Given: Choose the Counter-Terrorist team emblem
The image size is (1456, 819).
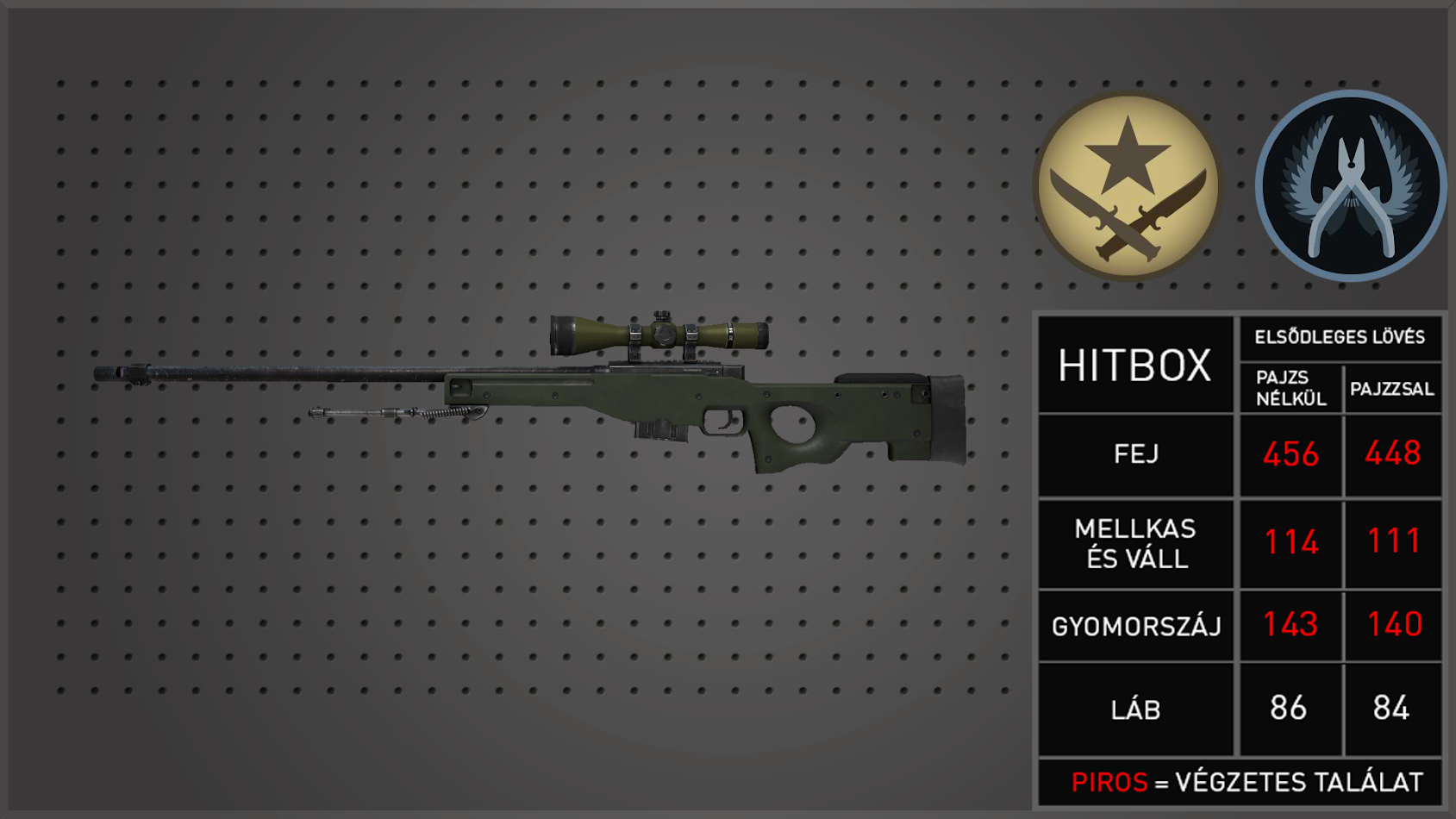Looking at the screenshot, I should pyautogui.click(x=1350, y=185).
